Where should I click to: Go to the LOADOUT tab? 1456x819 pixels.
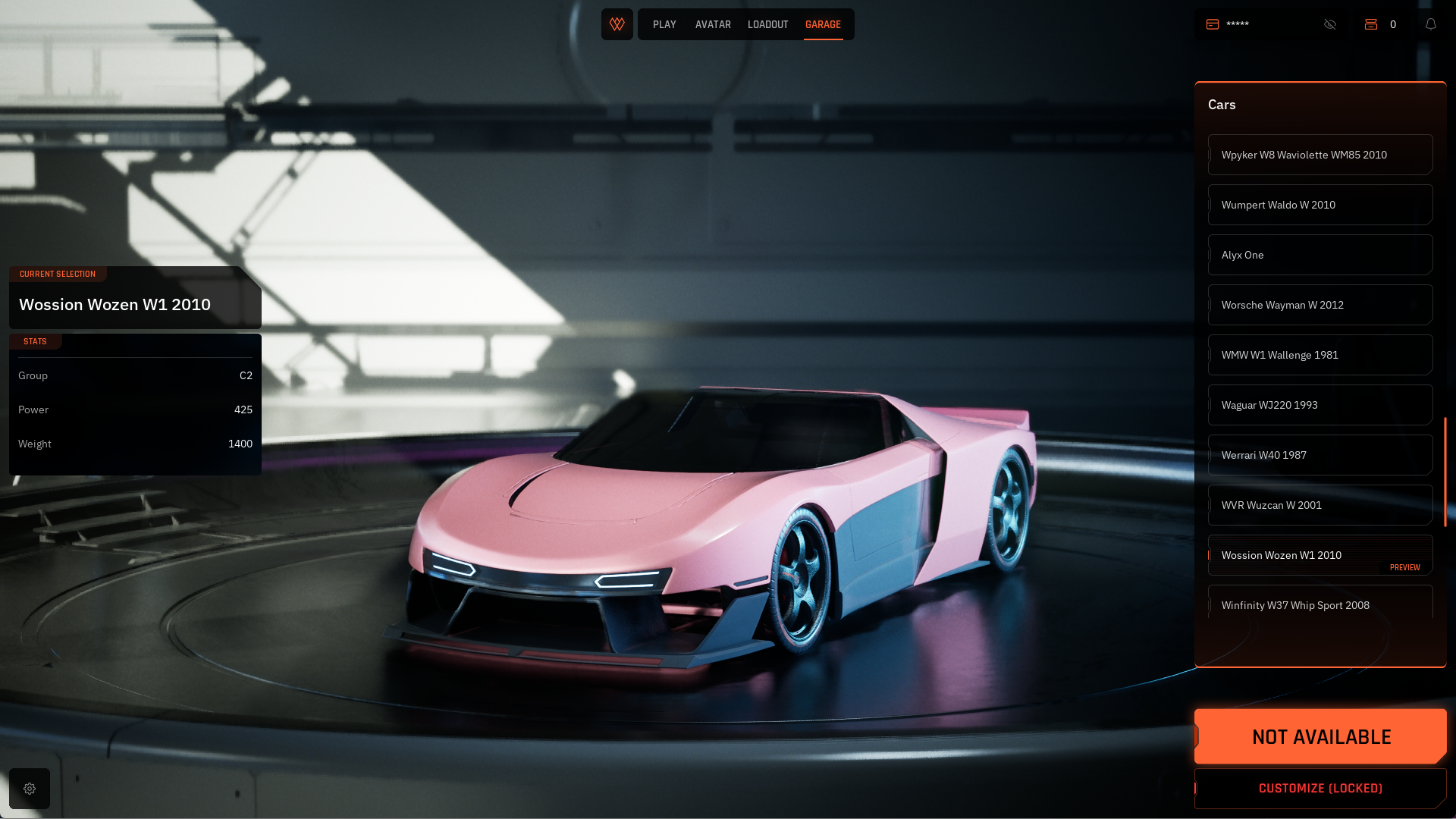767,25
